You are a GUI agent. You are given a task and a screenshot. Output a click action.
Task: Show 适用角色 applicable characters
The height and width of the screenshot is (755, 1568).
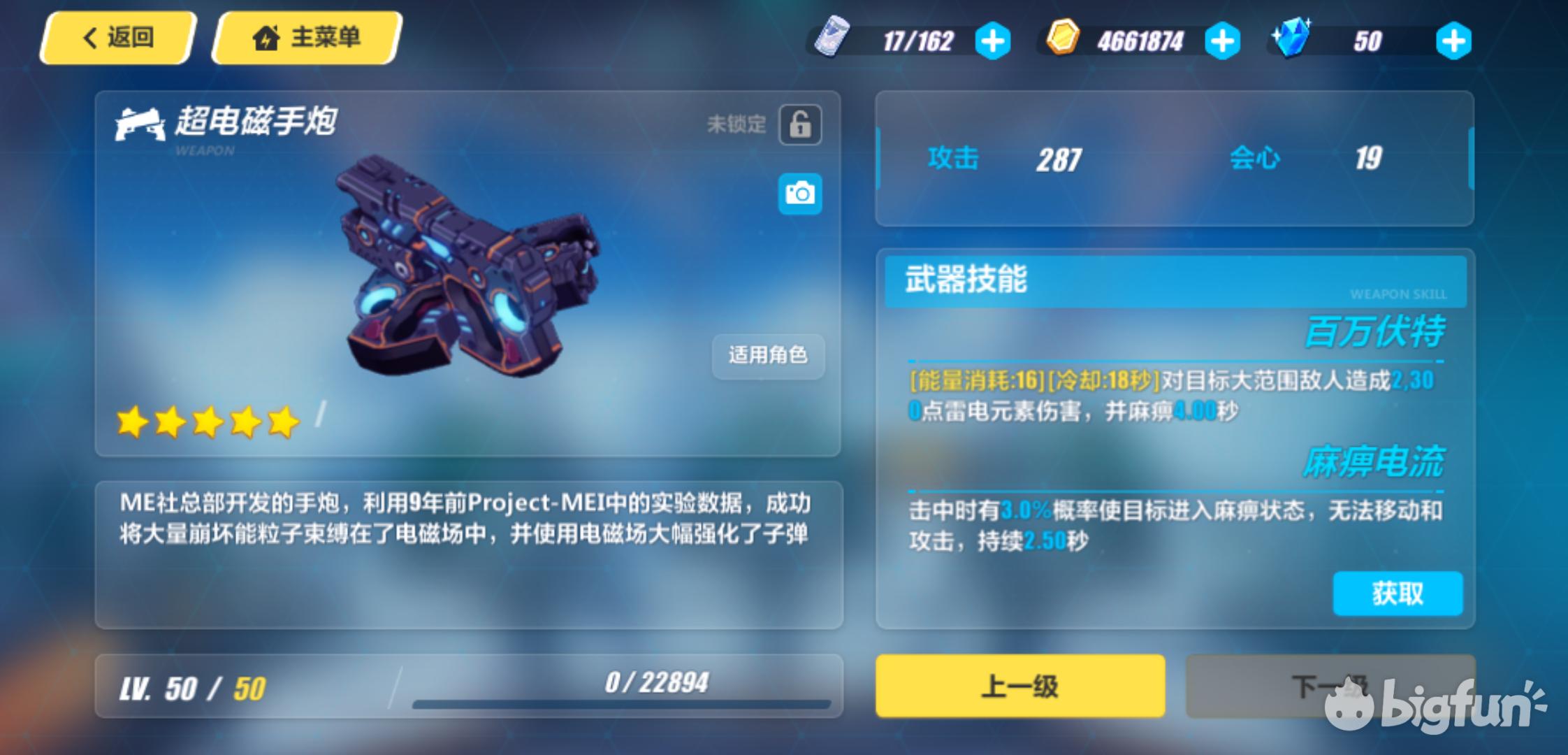tap(768, 356)
